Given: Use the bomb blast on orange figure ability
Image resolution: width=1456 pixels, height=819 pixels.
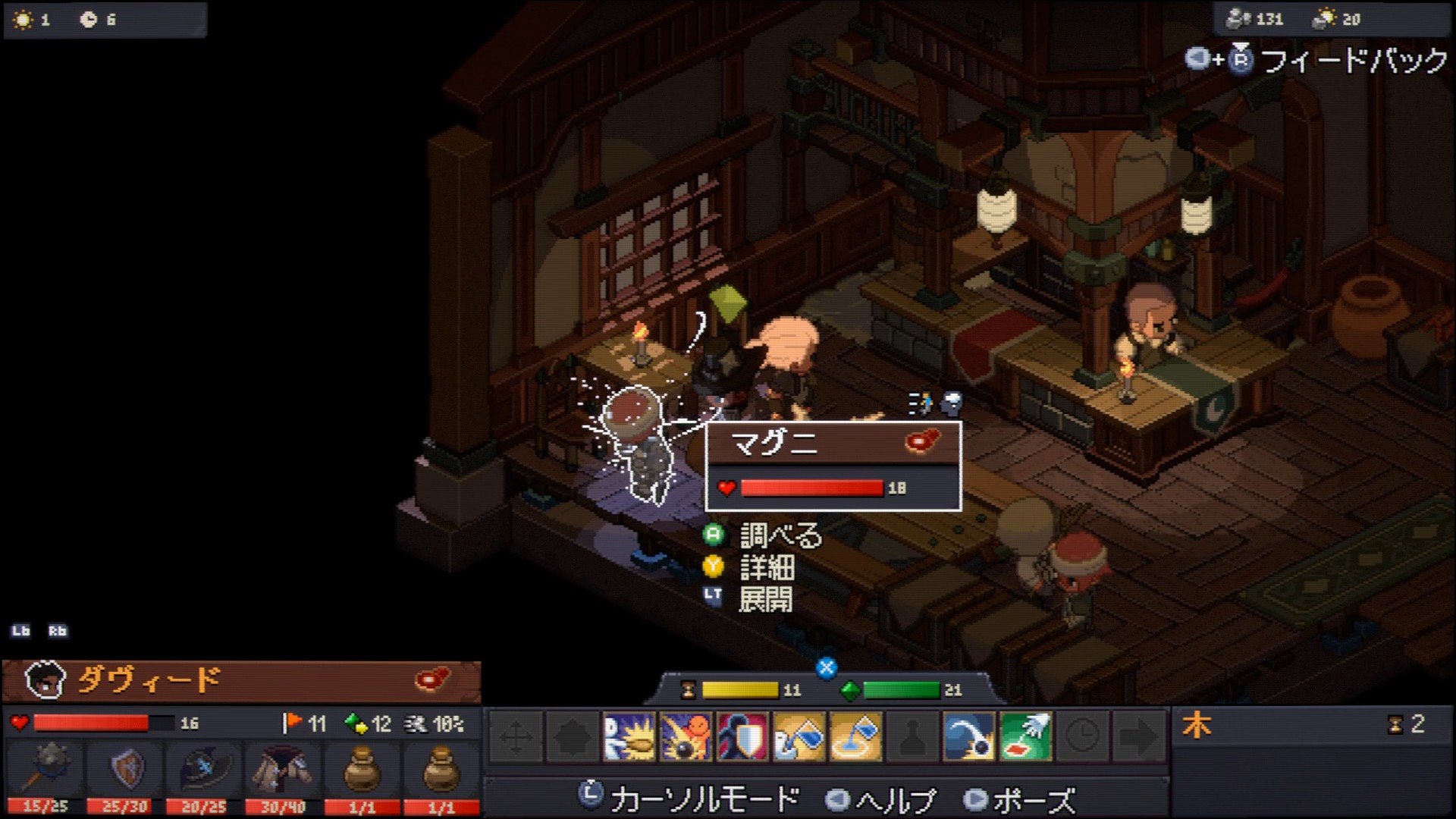Looking at the screenshot, I should tap(686, 736).
